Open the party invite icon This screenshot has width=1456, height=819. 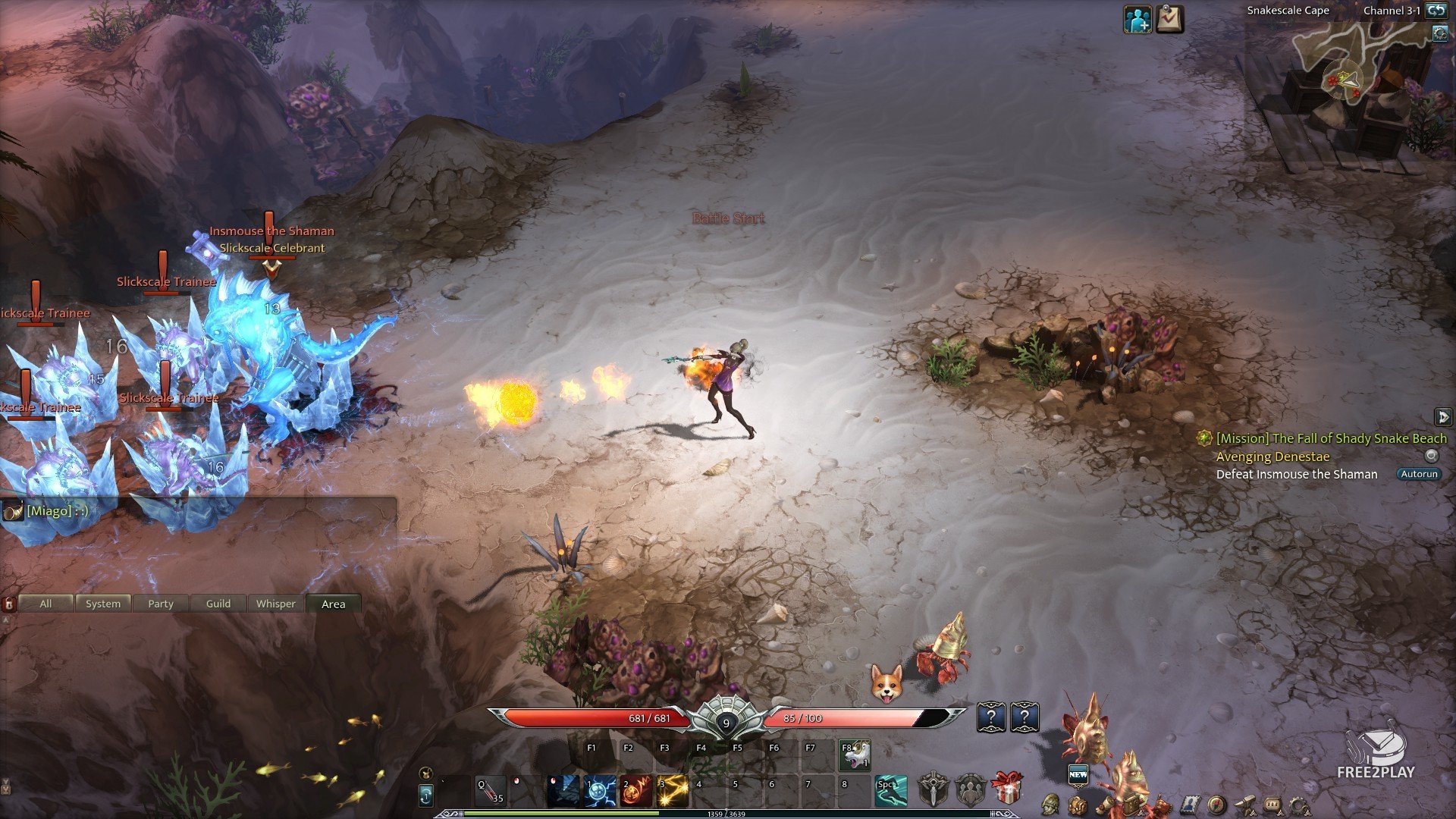1137,20
